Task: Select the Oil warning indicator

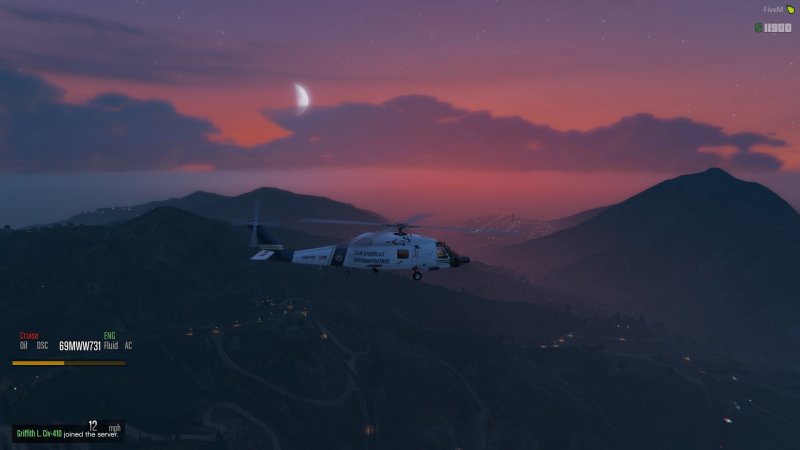Action: [x=23, y=346]
